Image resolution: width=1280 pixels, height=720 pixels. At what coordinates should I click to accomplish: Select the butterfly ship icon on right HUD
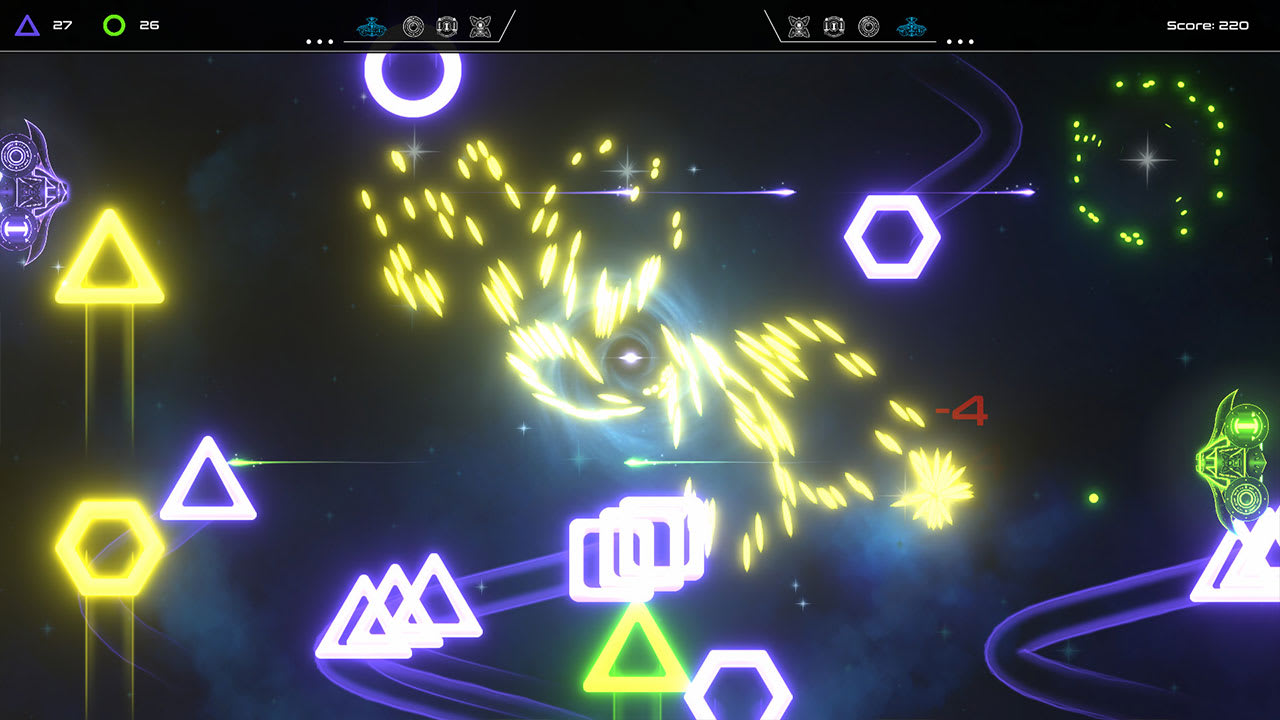click(798, 26)
